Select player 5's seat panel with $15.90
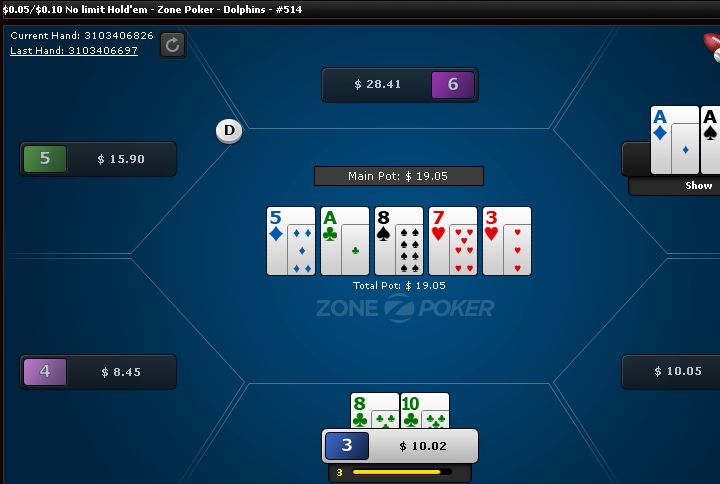Screen dimensions: 720x484 pyautogui.click(x=98, y=159)
